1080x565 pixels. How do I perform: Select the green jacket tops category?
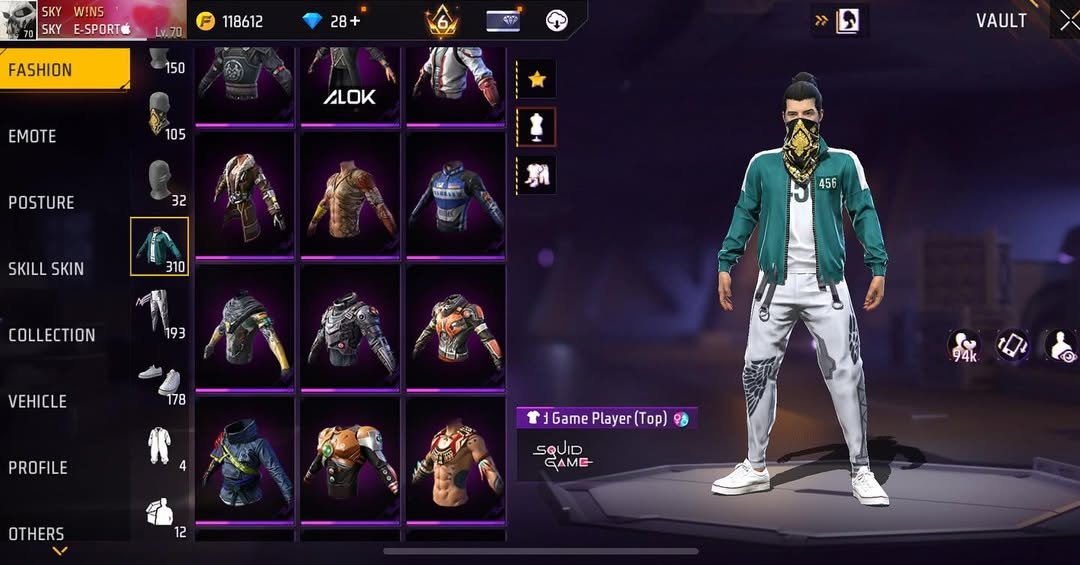(159, 247)
